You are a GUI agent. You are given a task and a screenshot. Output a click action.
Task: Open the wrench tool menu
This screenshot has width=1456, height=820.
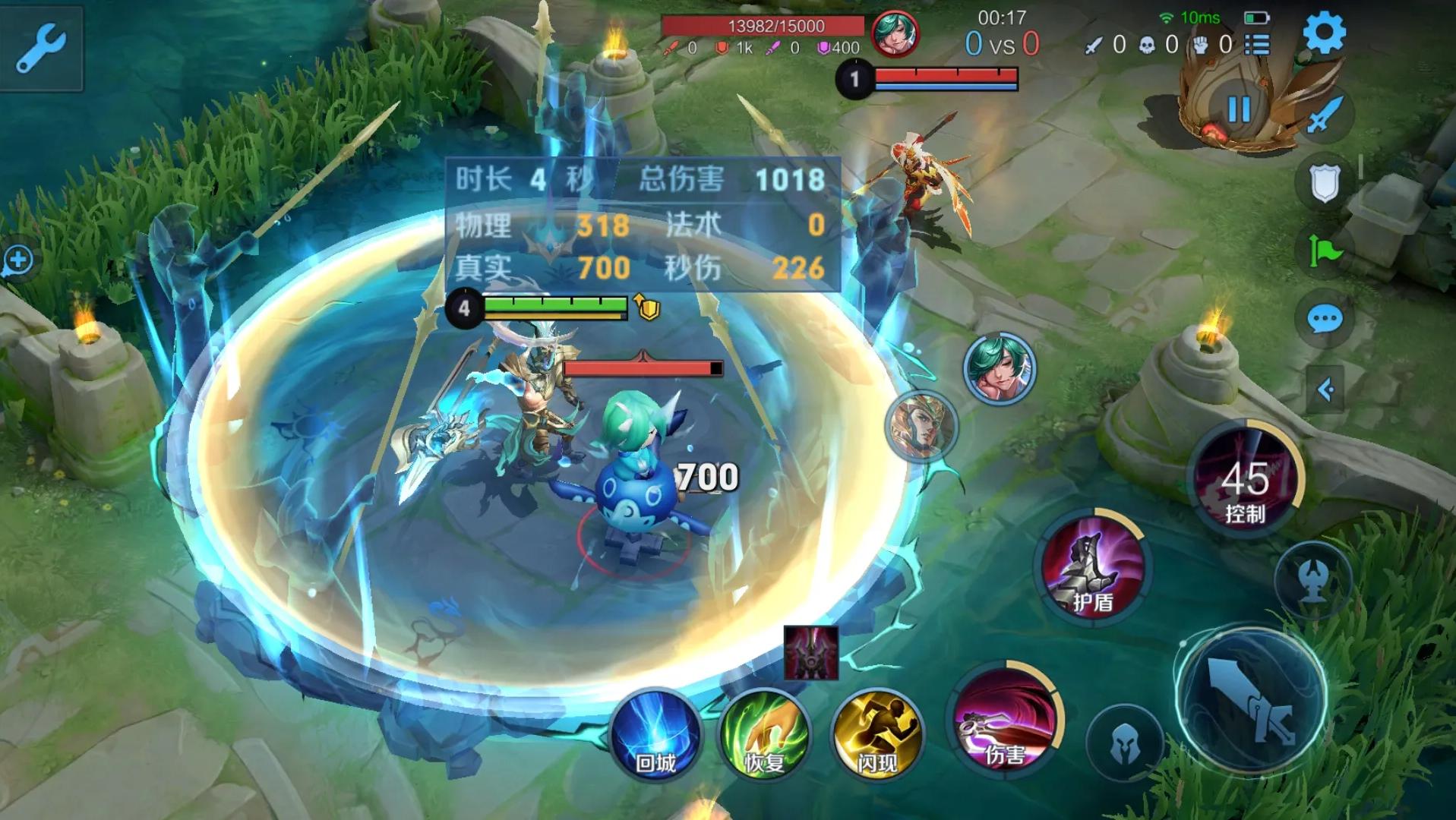point(40,47)
